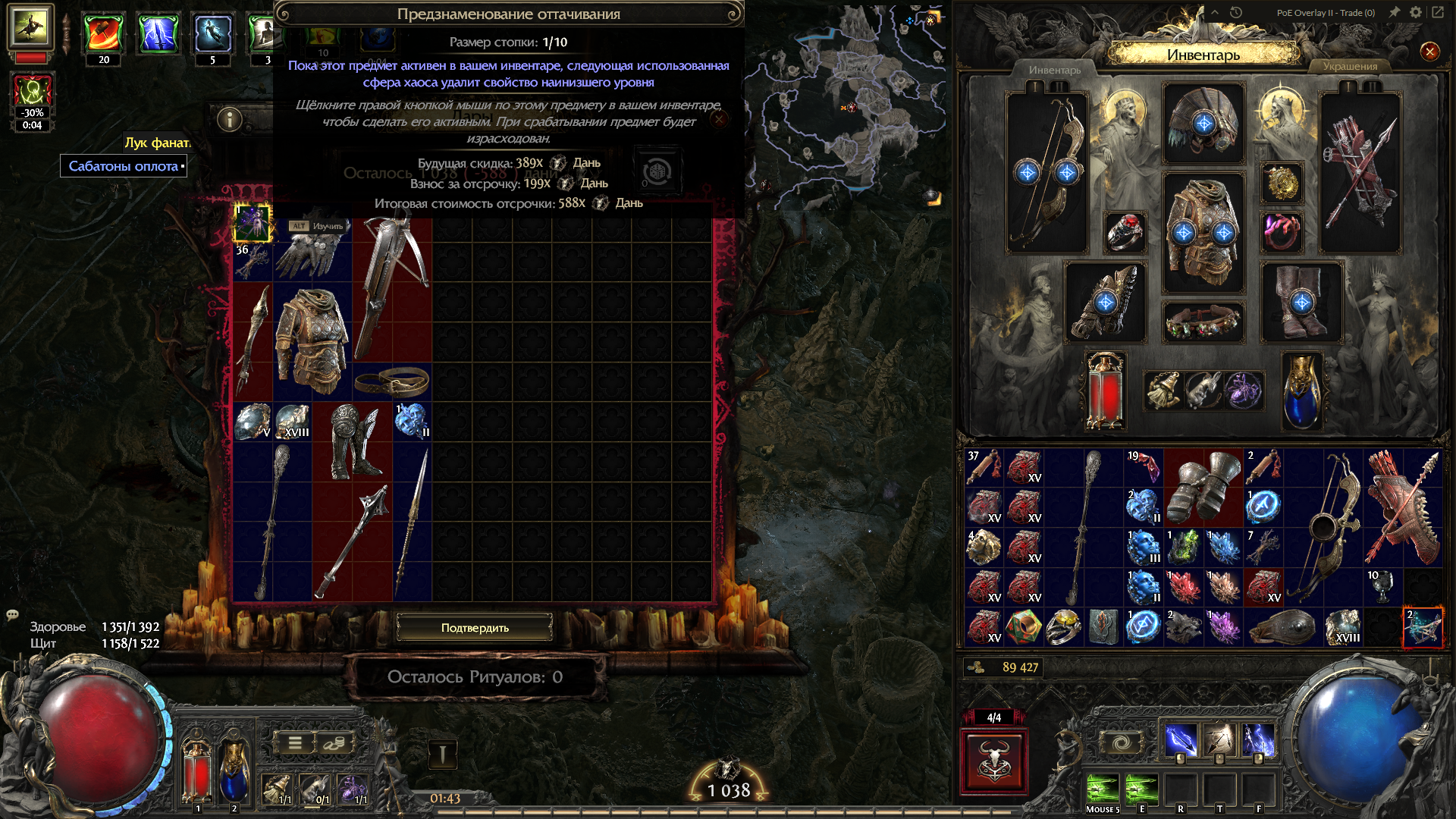The image size is (1456, 819).
Task: Open PoE Overlay settings gear
Action: click(x=1415, y=12)
